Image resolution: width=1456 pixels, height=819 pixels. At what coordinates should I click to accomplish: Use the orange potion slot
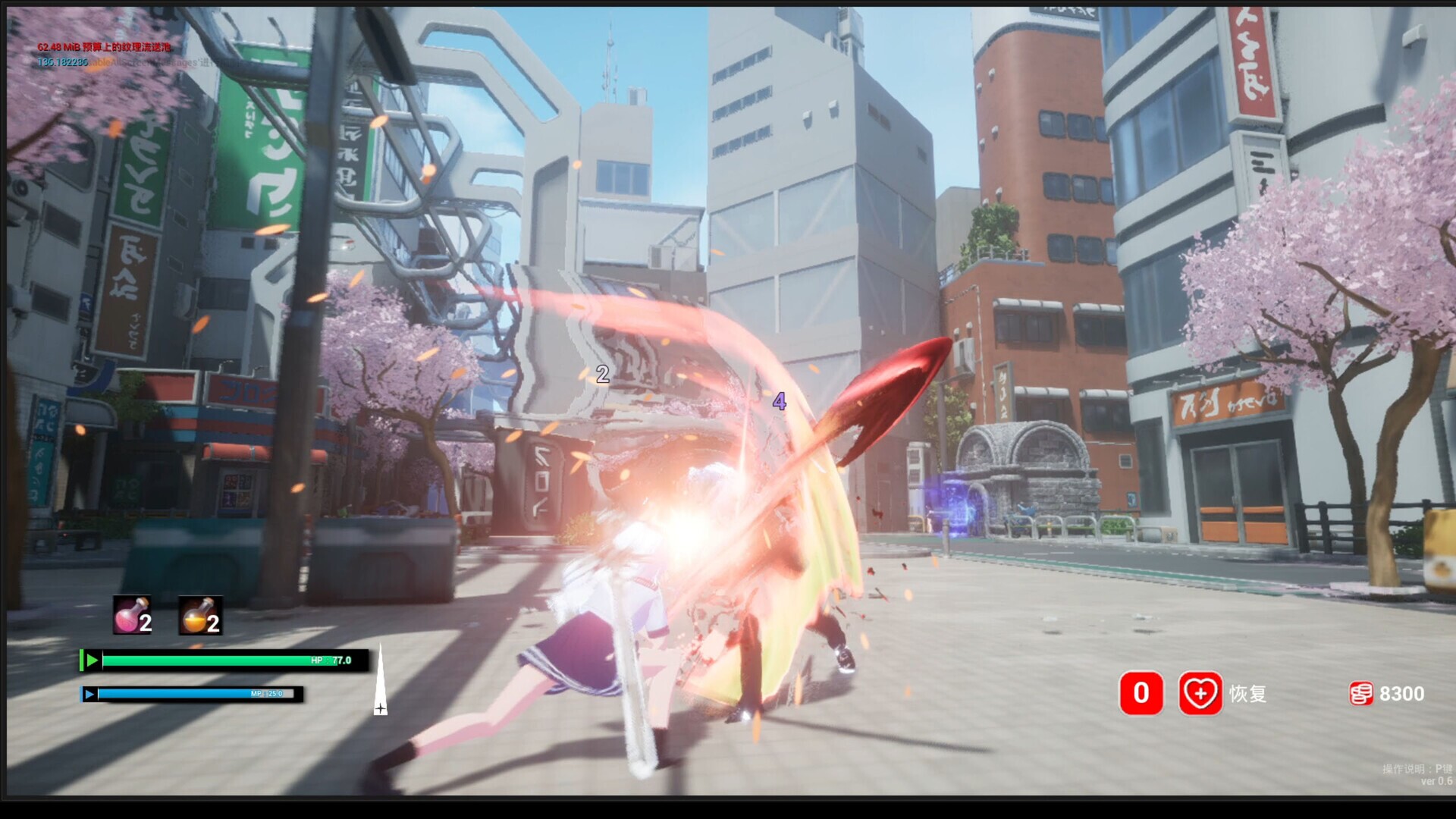199,615
